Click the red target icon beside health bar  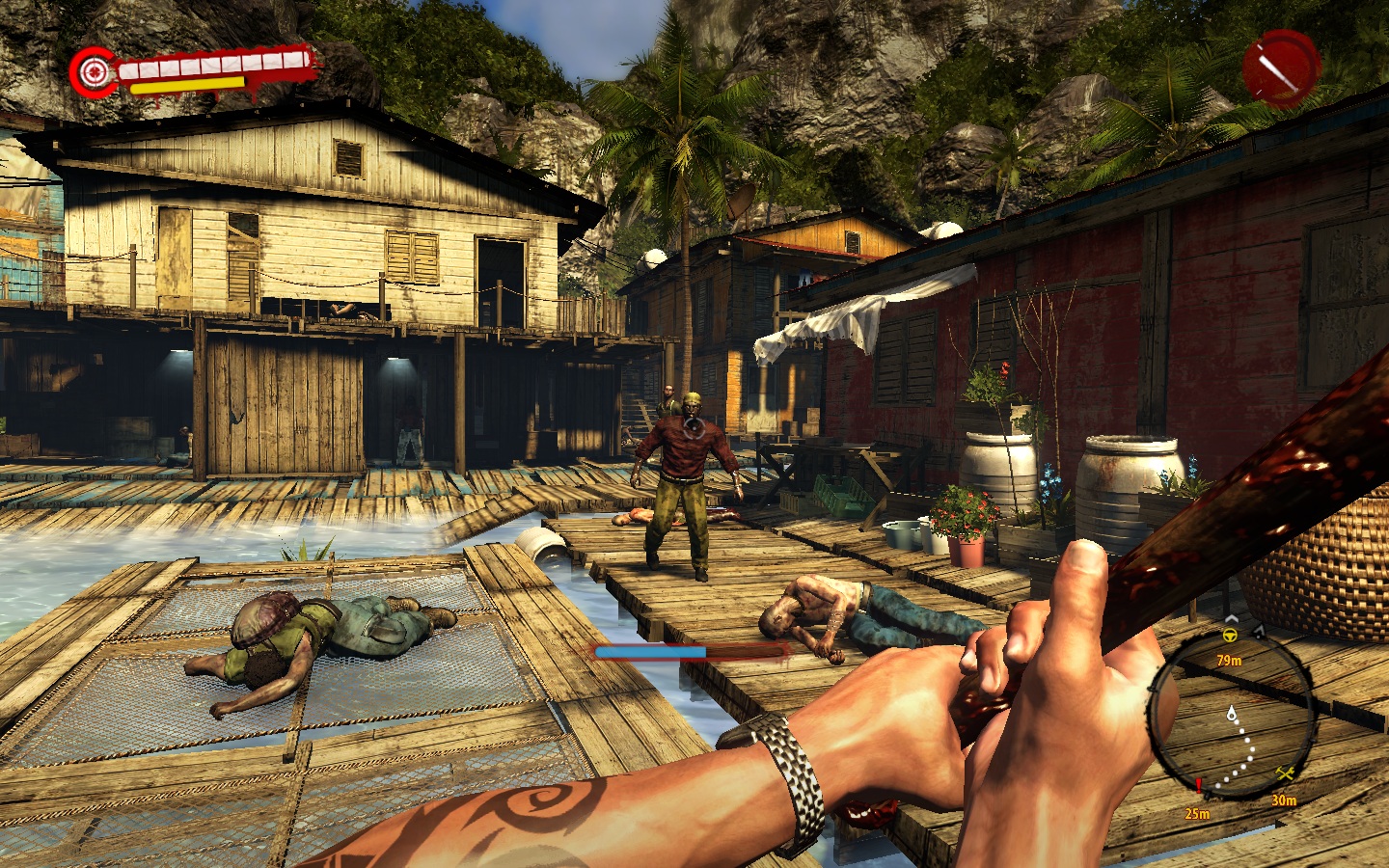click(93, 71)
